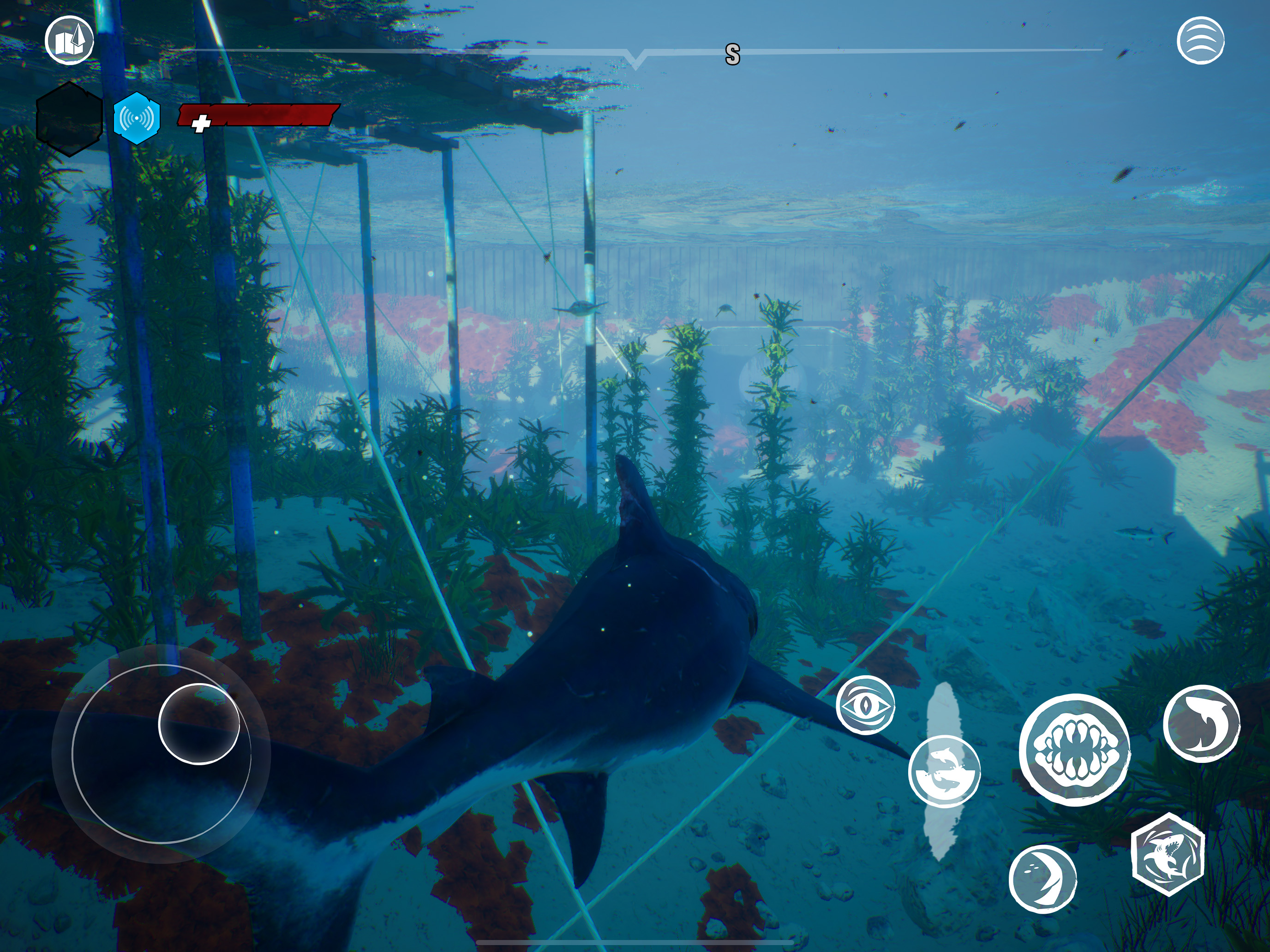Tap the curved fin button

coord(1042,879)
